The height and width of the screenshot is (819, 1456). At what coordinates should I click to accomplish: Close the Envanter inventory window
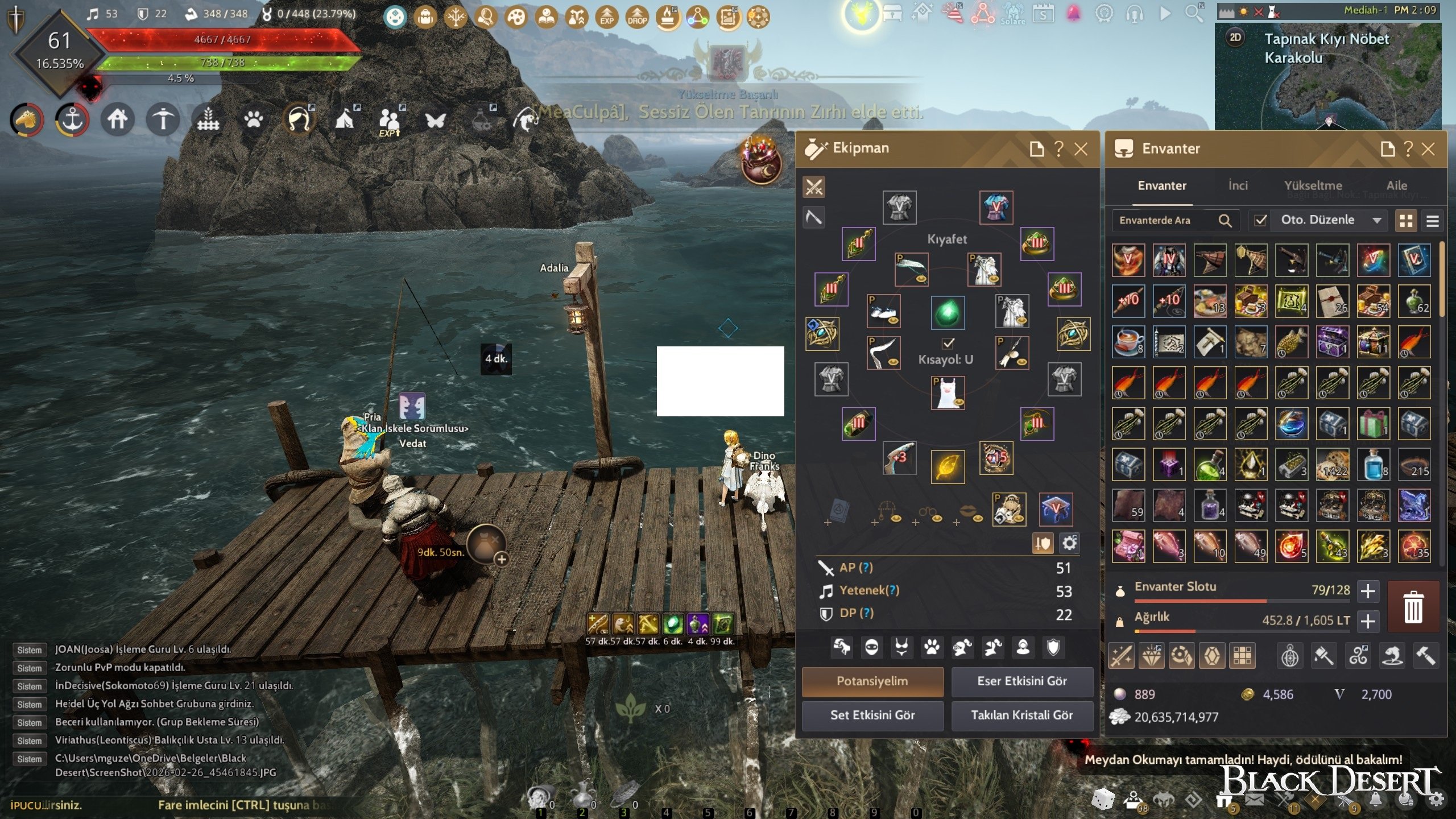[1428, 149]
